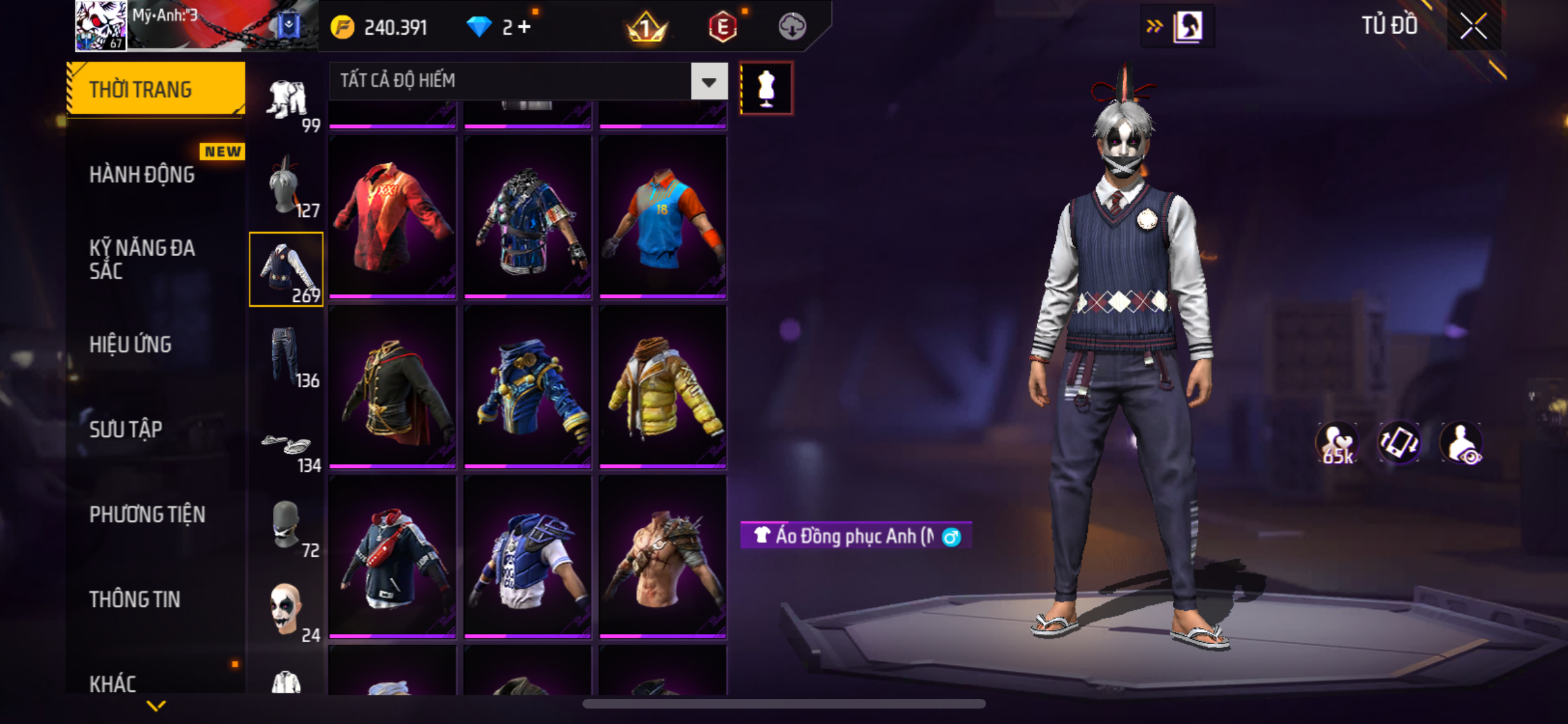Screen dimensions: 1568x724
Task: Open the Kỹ Năng Đa Sắc tab
Action: pyautogui.click(x=142, y=259)
